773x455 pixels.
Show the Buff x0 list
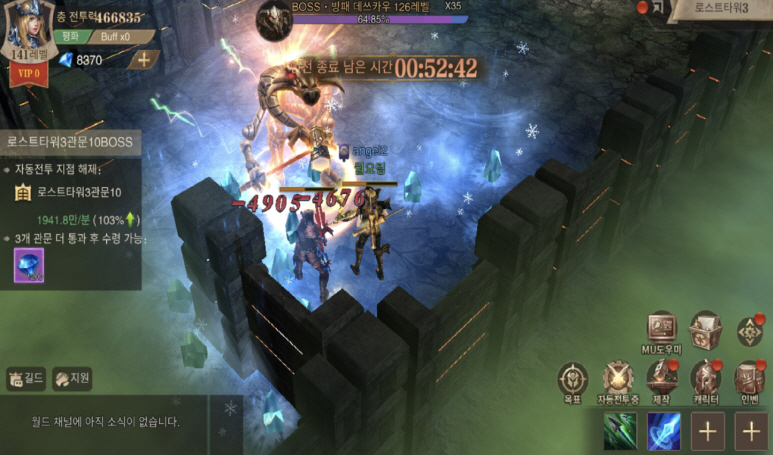116,37
